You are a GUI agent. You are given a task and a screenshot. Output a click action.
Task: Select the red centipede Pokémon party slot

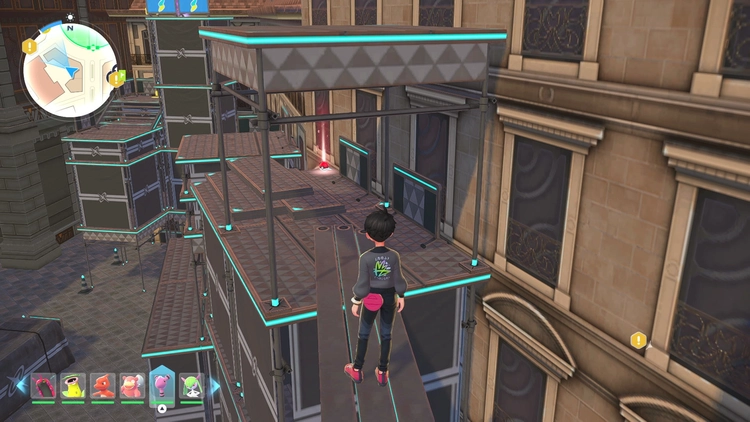tap(44, 385)
